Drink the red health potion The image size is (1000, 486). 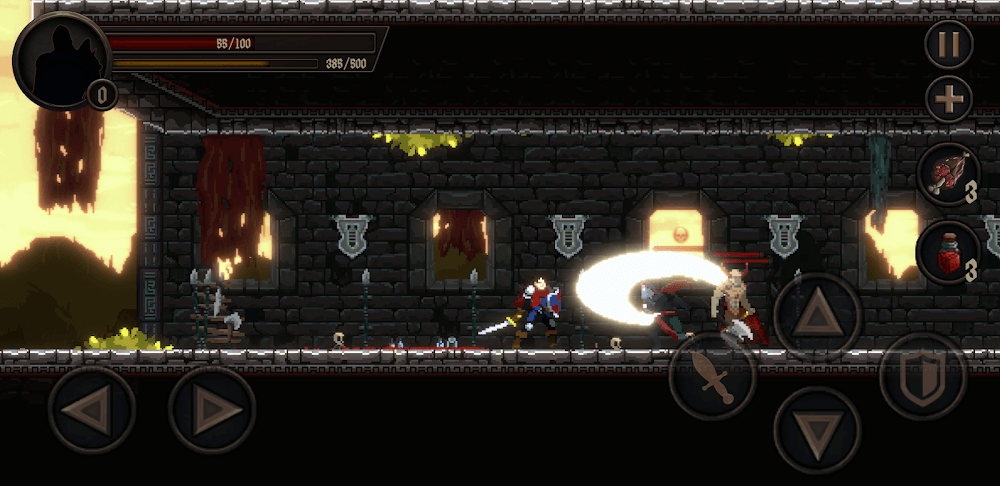click(x=947, y=252)
